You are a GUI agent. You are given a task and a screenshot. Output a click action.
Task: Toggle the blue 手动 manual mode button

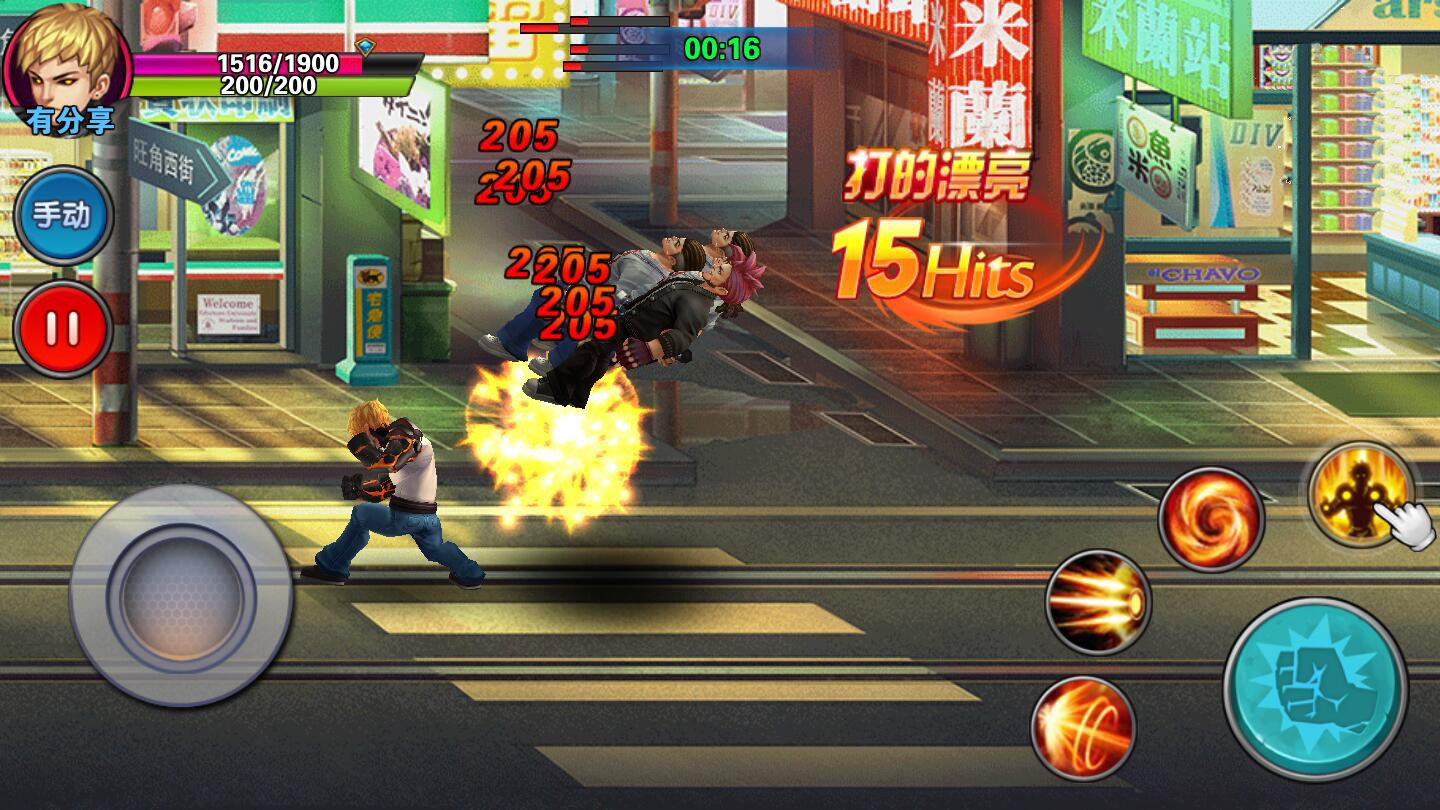[63, 216]
